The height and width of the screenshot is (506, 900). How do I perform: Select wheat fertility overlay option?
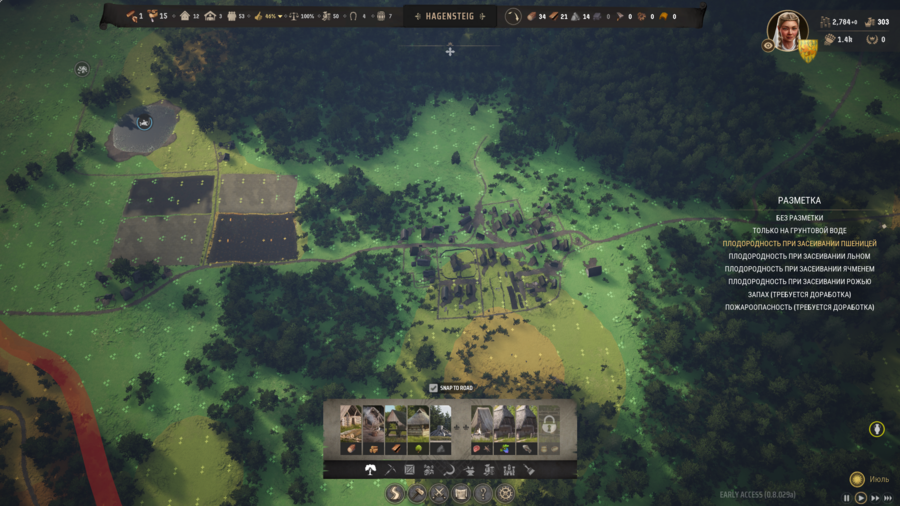coord(799,244)
